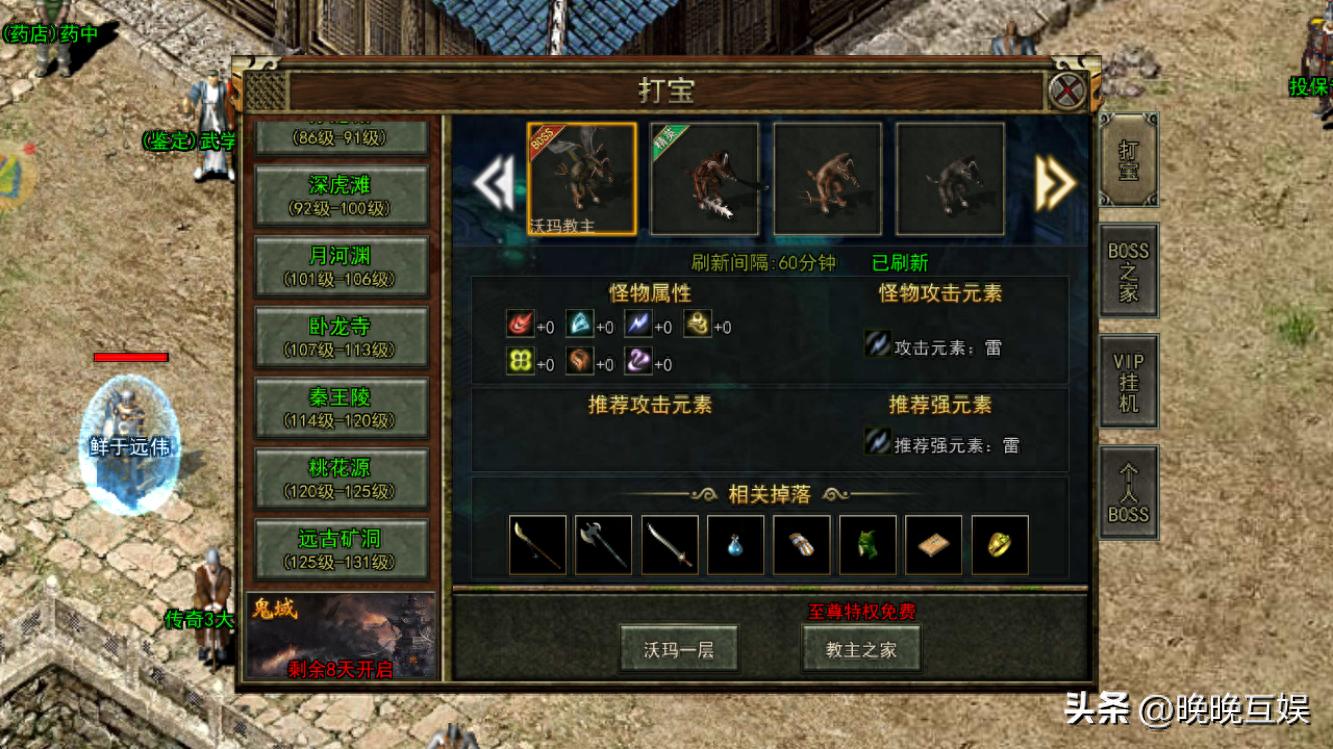Click the gloves icon in drop list

[x=801, y=542]
